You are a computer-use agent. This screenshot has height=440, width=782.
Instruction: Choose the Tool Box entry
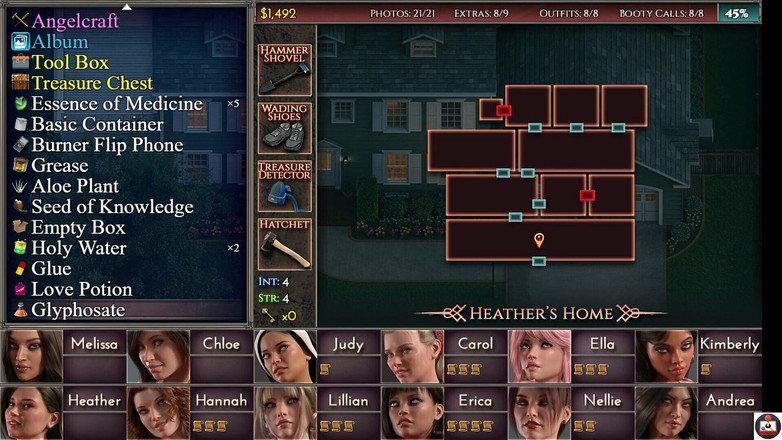click(x=70, y=62)
